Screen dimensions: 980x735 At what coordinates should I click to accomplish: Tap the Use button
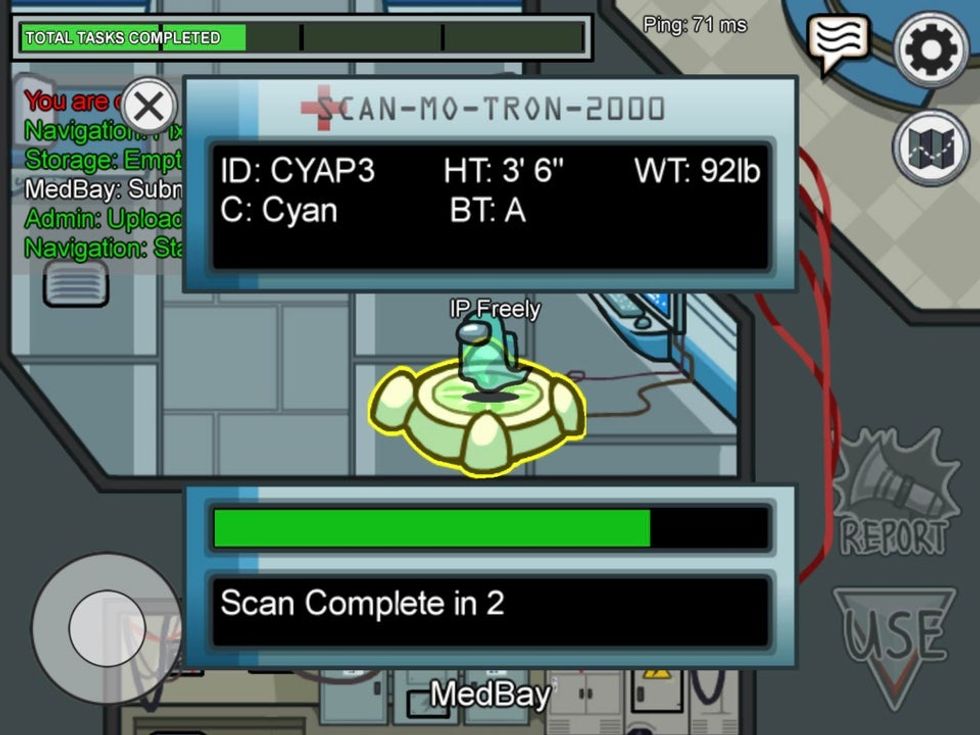(892, 640)
